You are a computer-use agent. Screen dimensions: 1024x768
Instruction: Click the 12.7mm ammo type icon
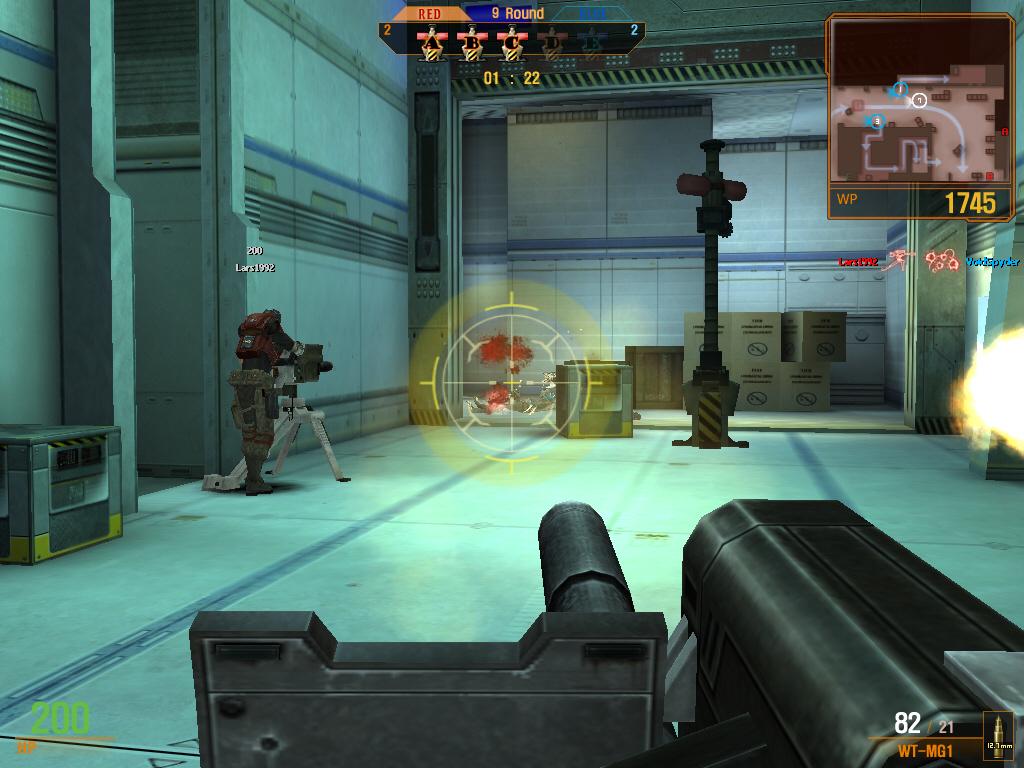997,734
